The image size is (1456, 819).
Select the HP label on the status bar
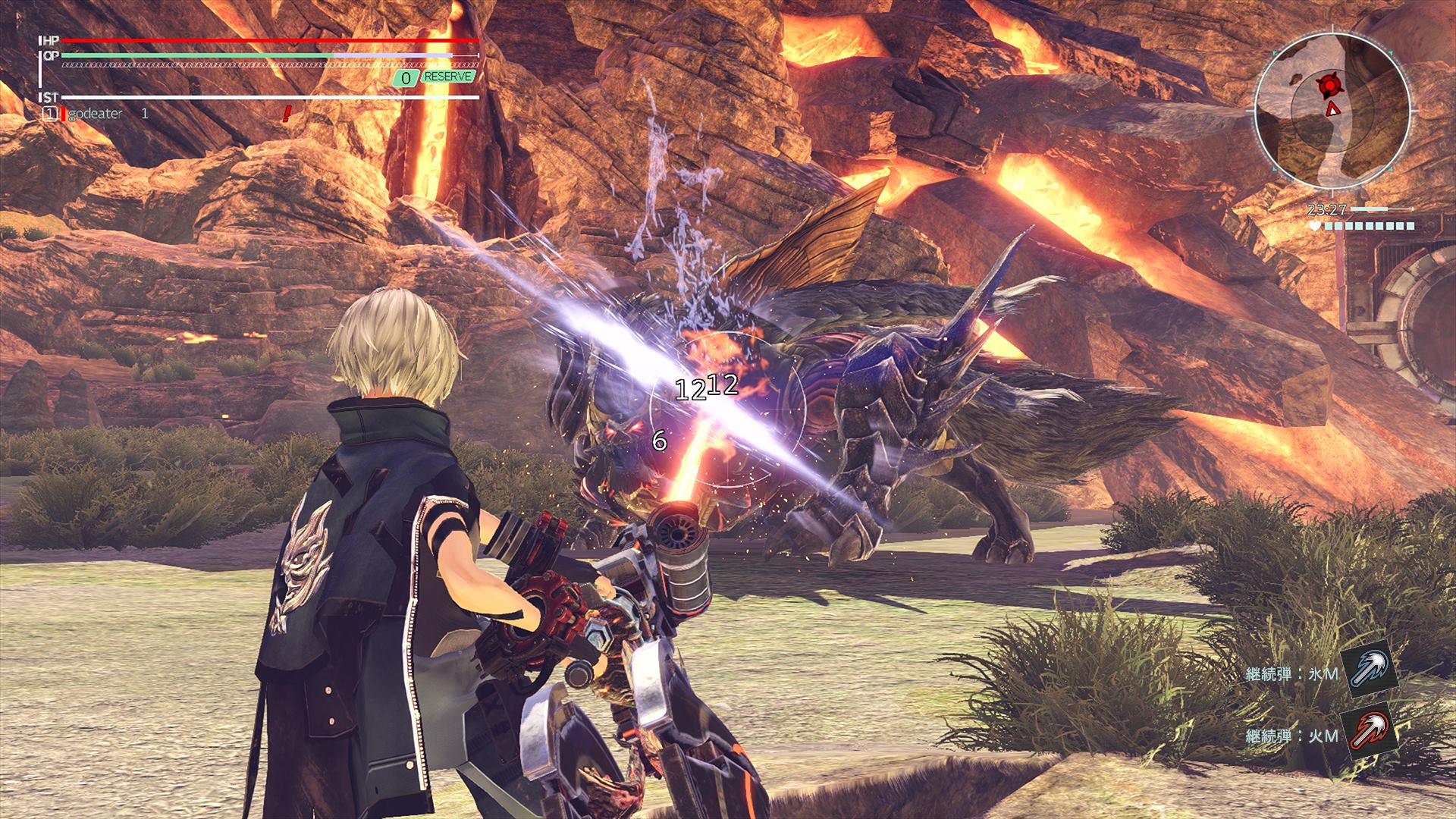point(51,40)
